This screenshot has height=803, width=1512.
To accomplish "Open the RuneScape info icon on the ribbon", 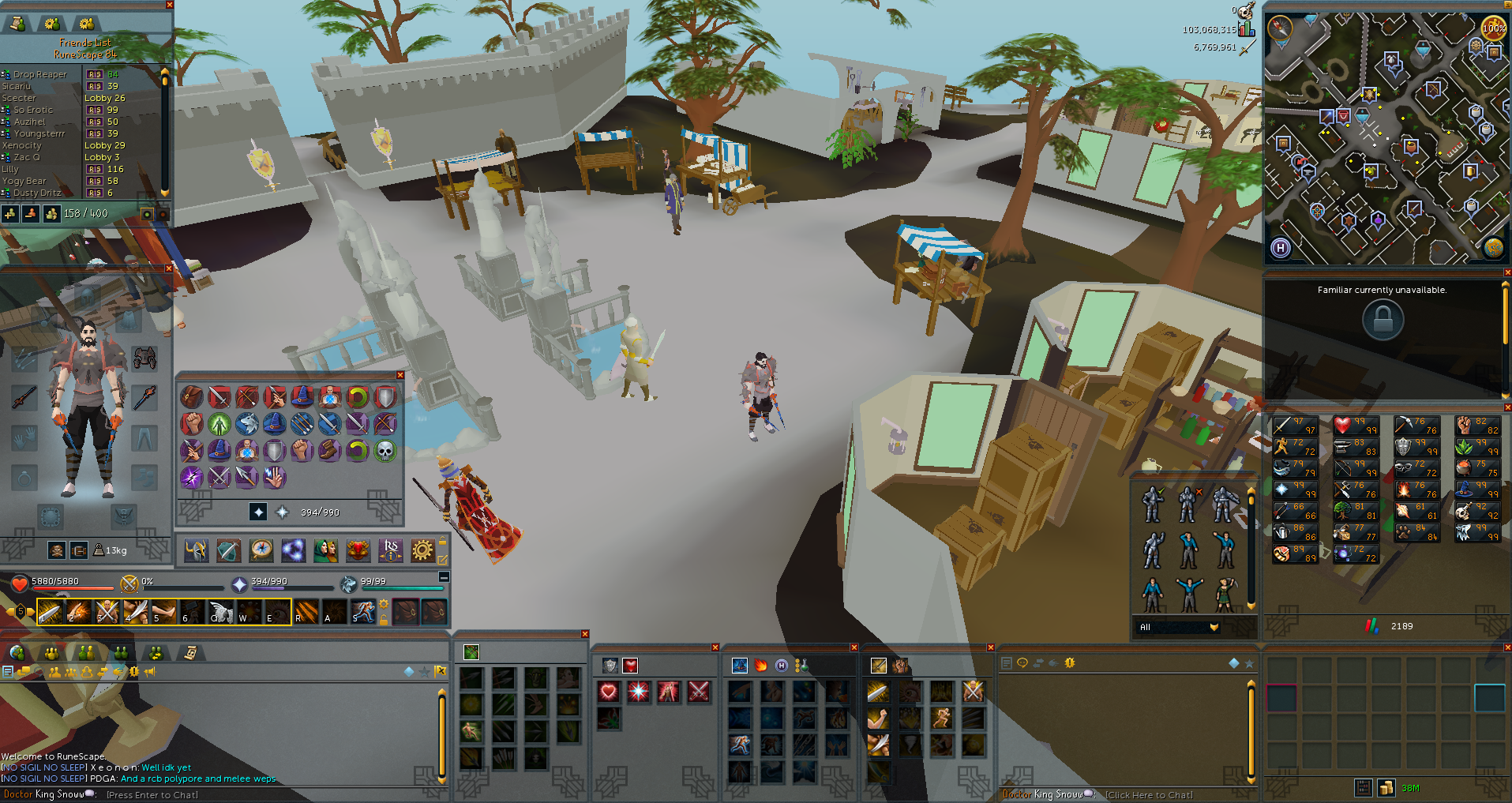I will point(391,550).
